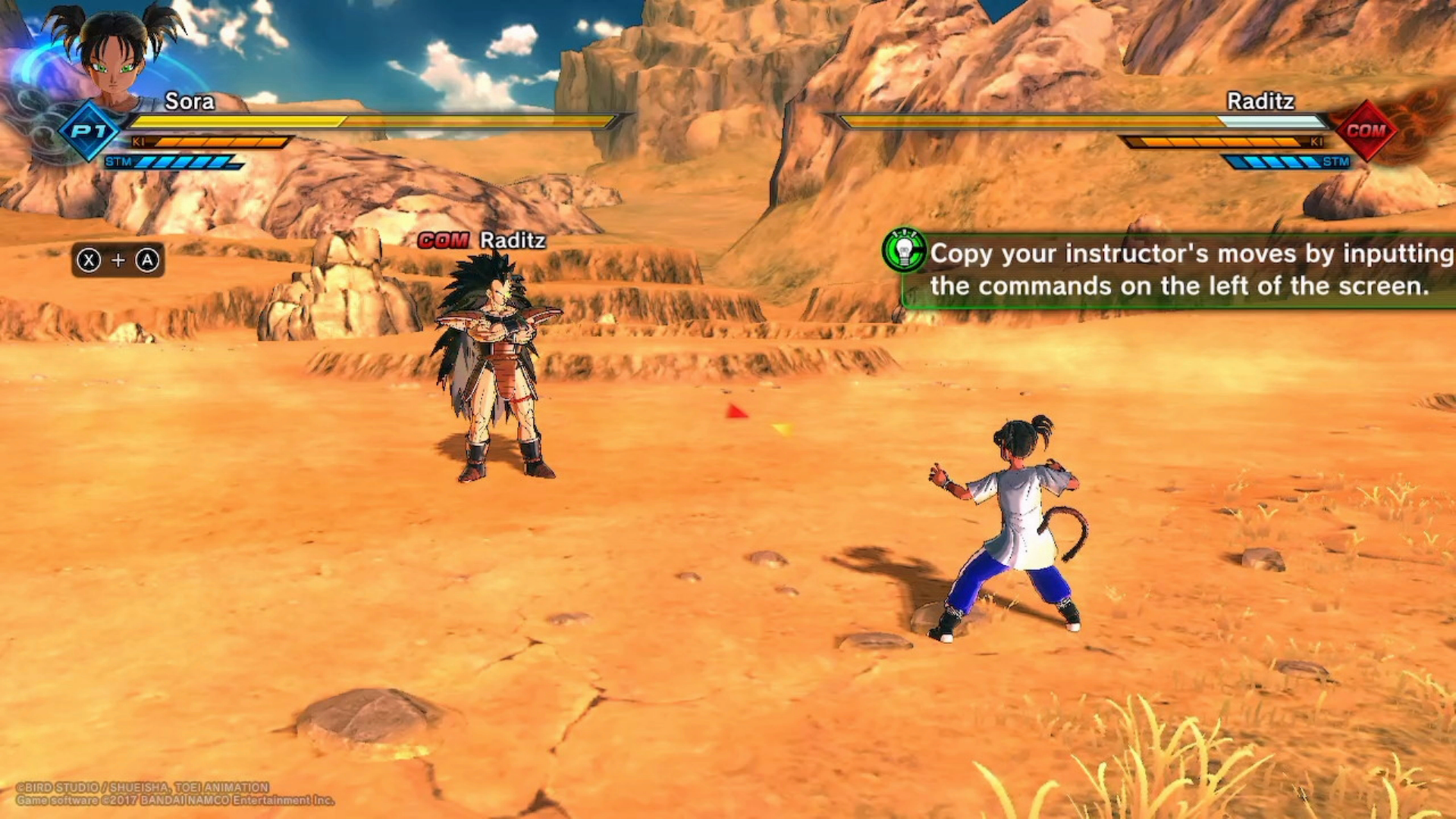Click the green lightbulb hint icon

[904, 250]
